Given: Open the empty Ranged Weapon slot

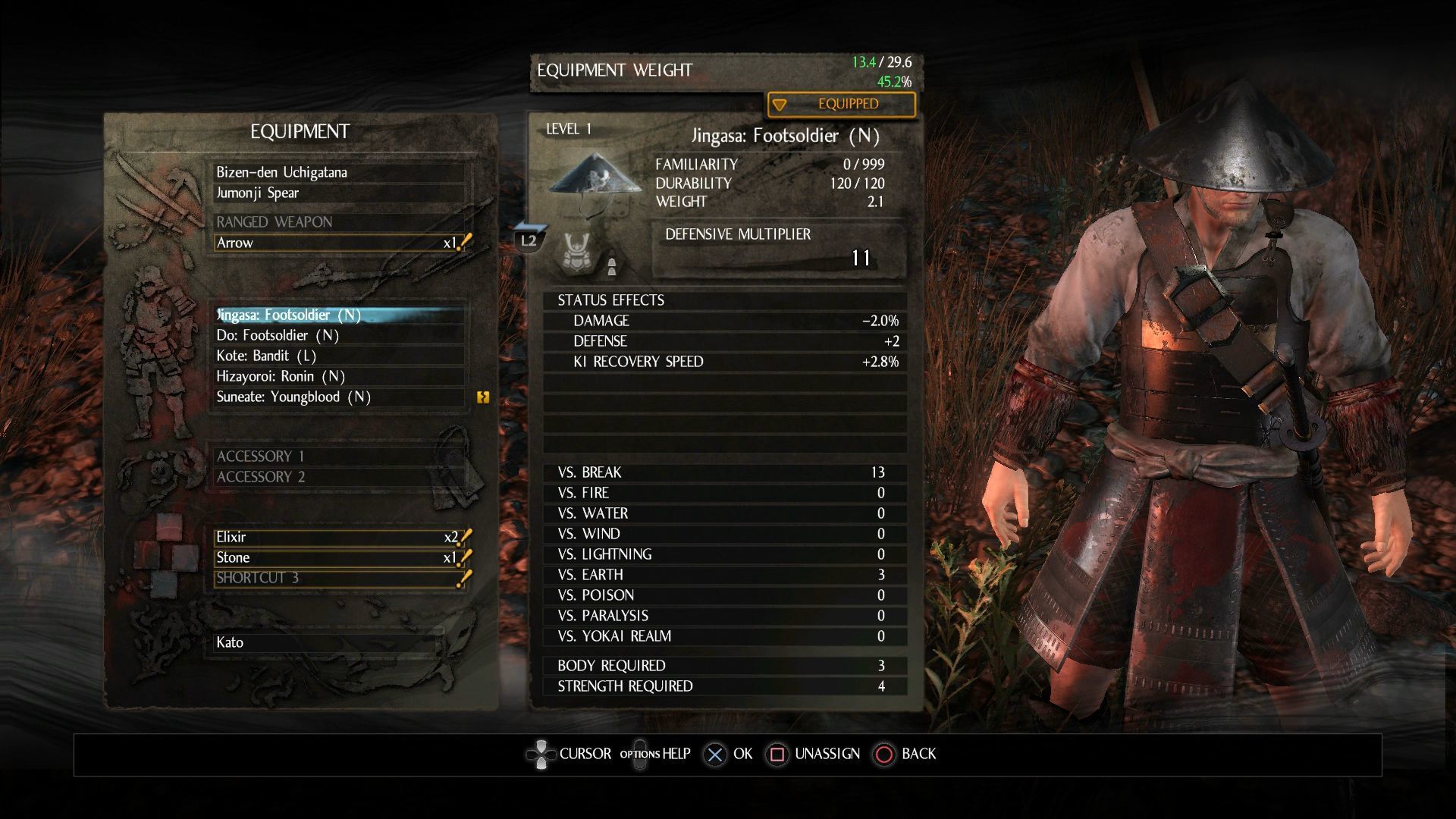Looking at the screenshot, I should tap(338, 222).
